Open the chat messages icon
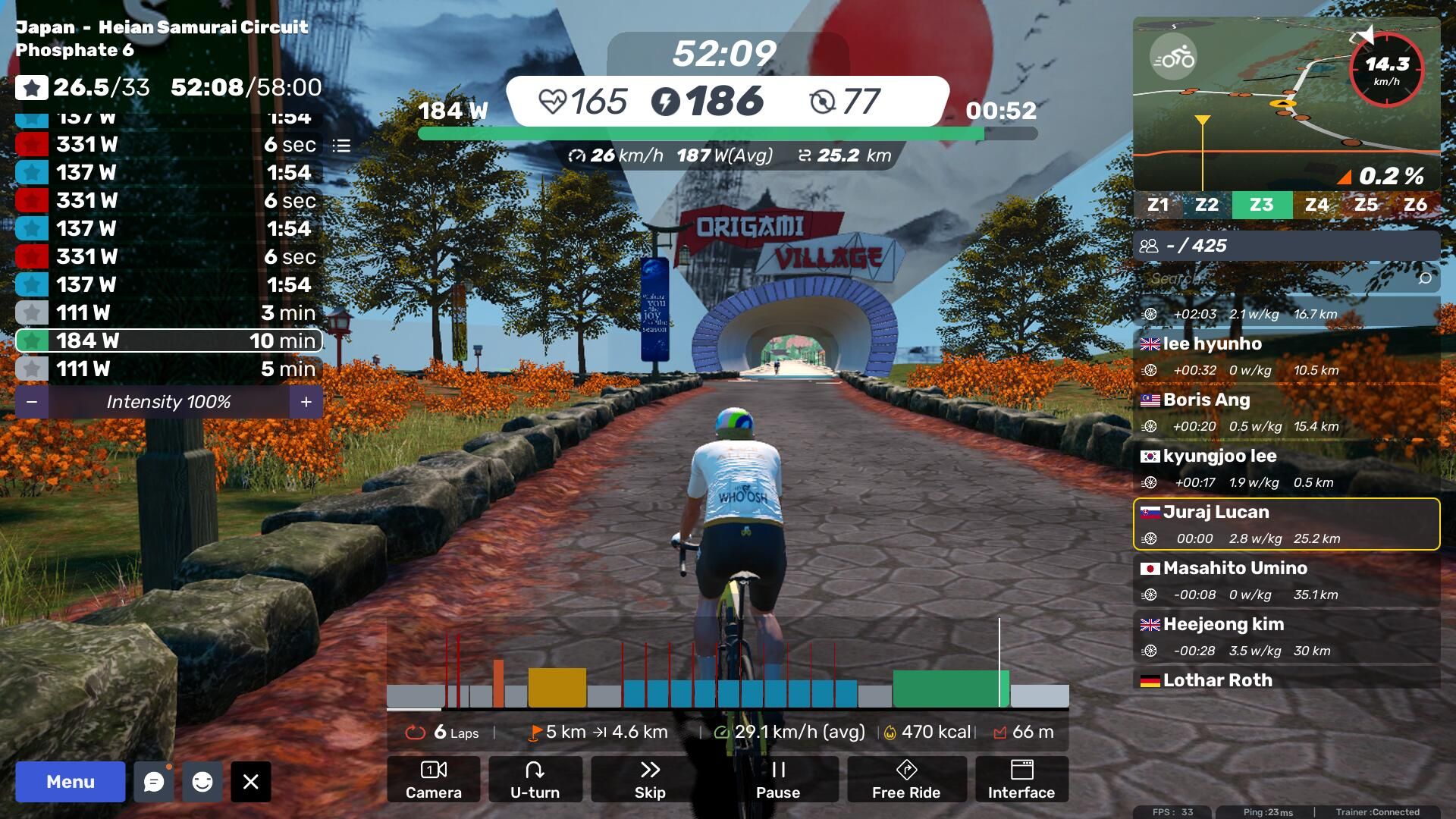The height and width of the screenshot is (819, 1456). click(x=154, y=782)
